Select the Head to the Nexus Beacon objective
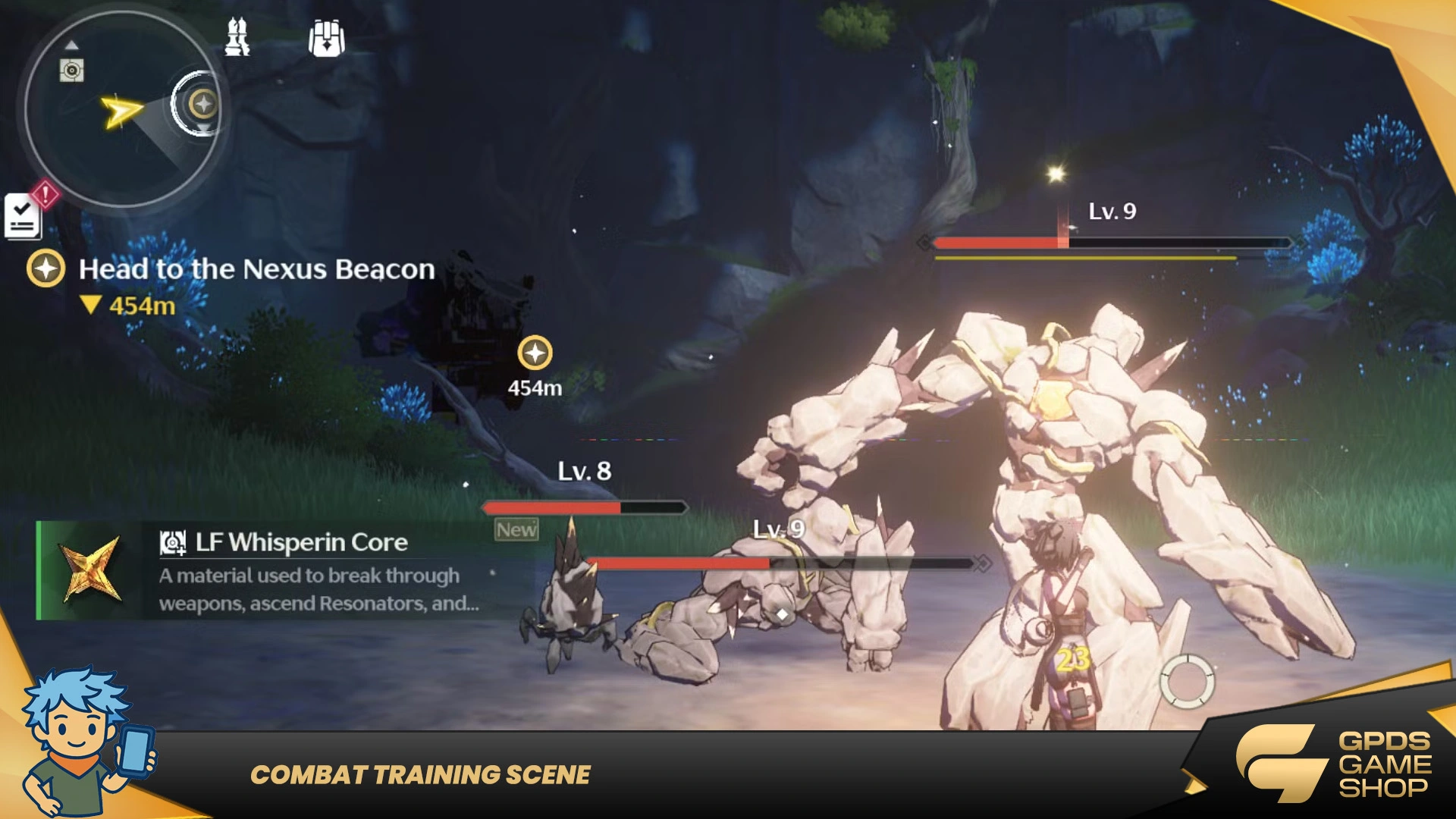The image size is (1456, 819). tap(256, 269)
